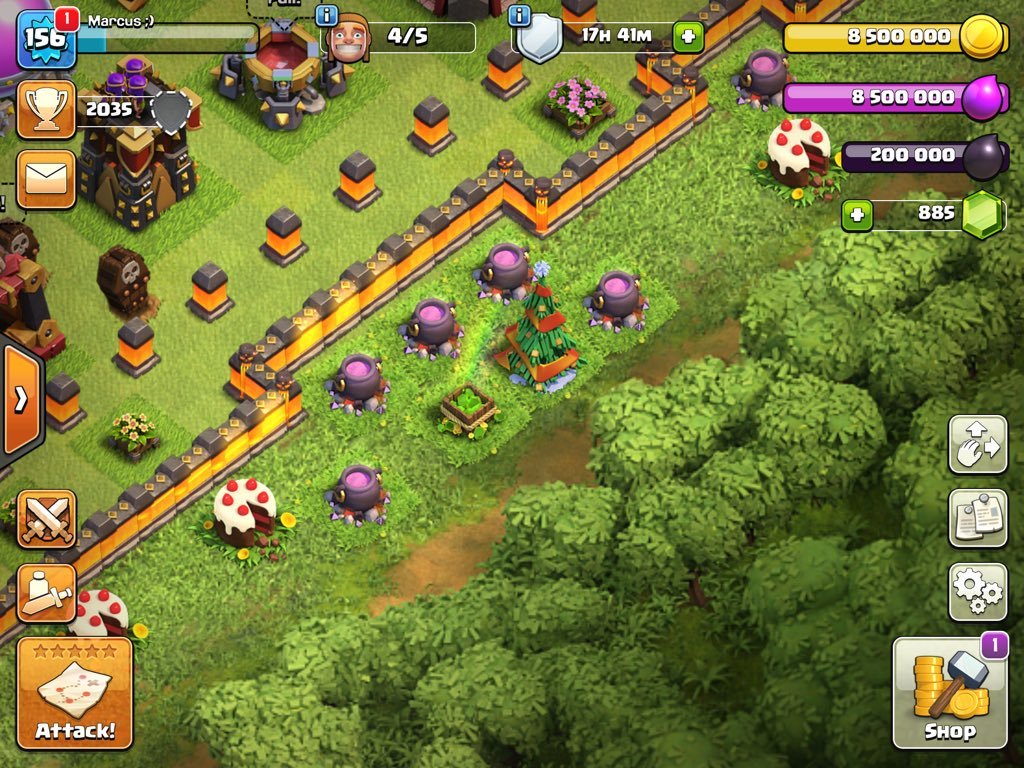Open the layout editor hand icon
1024x768 pixels.
click(x=977, y=444)
